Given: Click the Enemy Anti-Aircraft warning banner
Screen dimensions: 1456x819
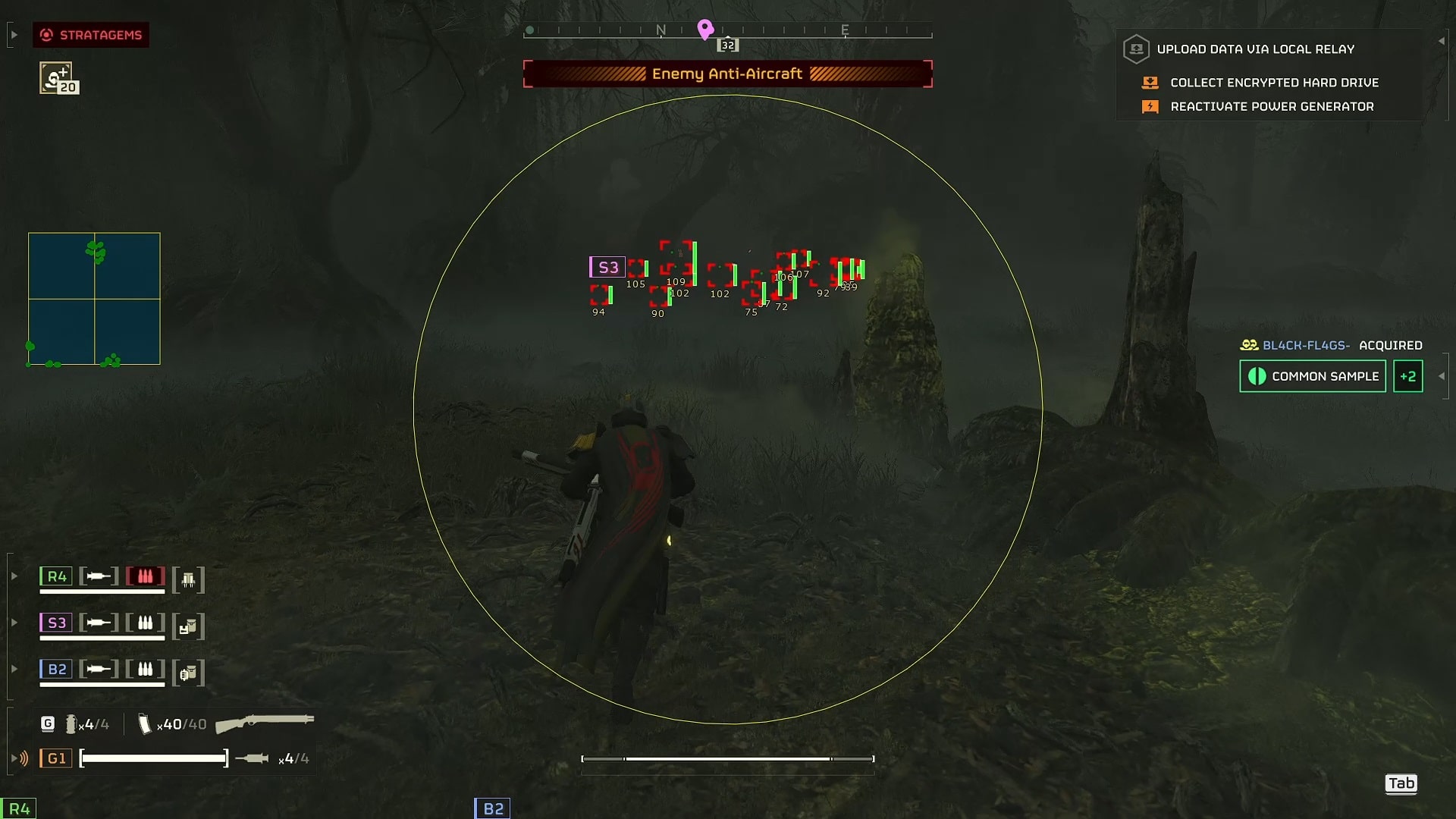Looking at the screenshot, I should (x=727, y=74).
